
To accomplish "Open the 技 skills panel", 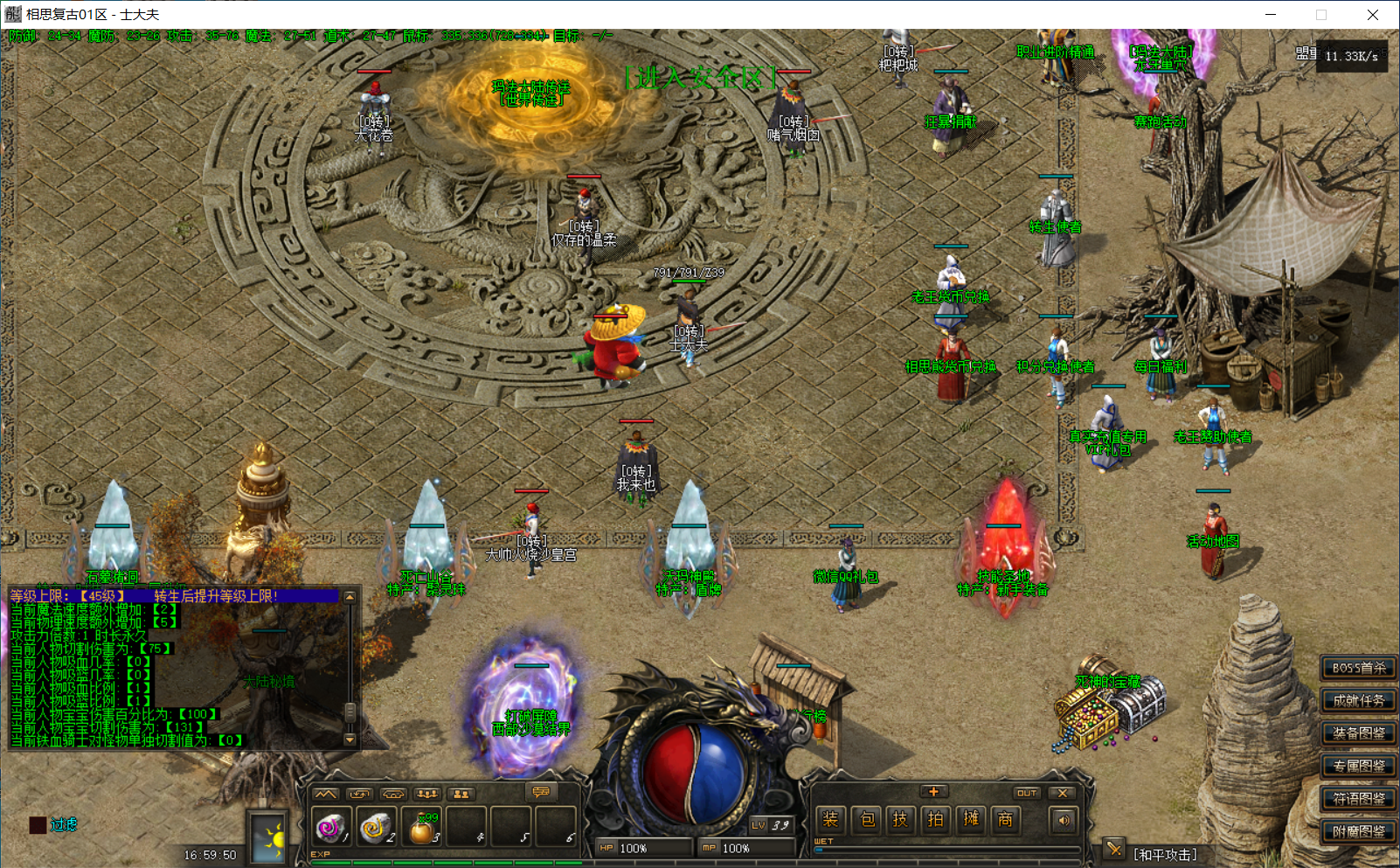I will pyautogui.click(x=900, y=819).
